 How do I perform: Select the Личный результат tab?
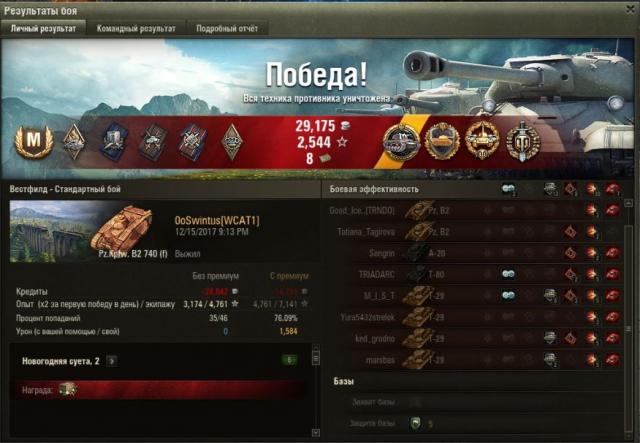tap(44, 29)
